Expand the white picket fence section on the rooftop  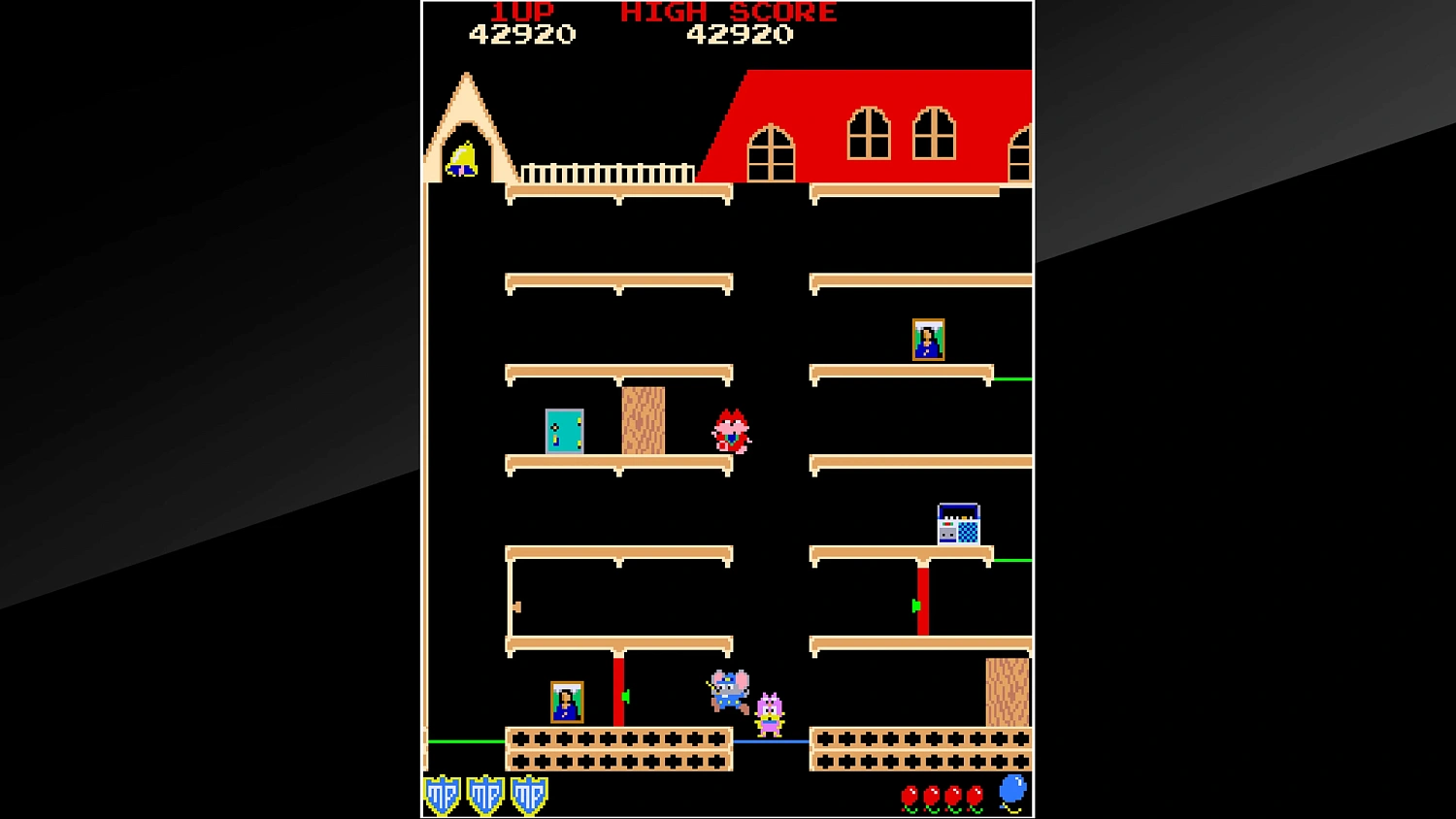(607, 173)
